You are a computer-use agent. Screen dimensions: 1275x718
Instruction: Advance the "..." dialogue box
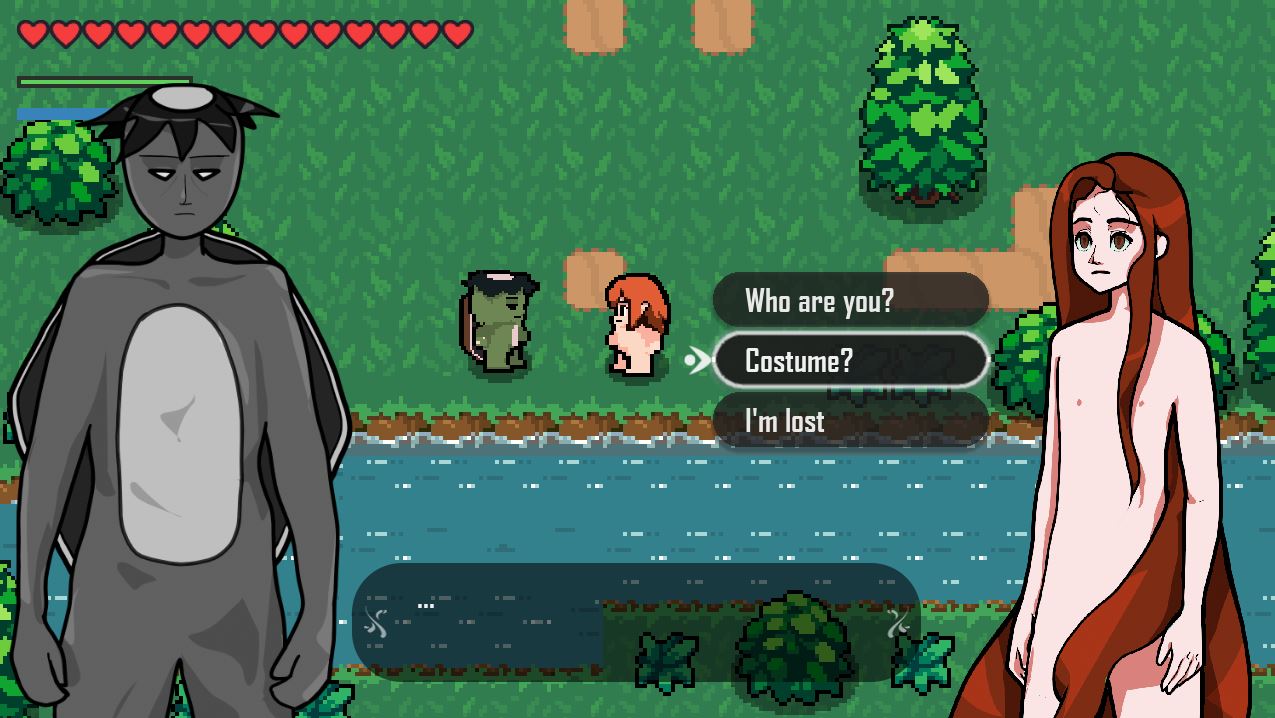(x=636, y=622)
